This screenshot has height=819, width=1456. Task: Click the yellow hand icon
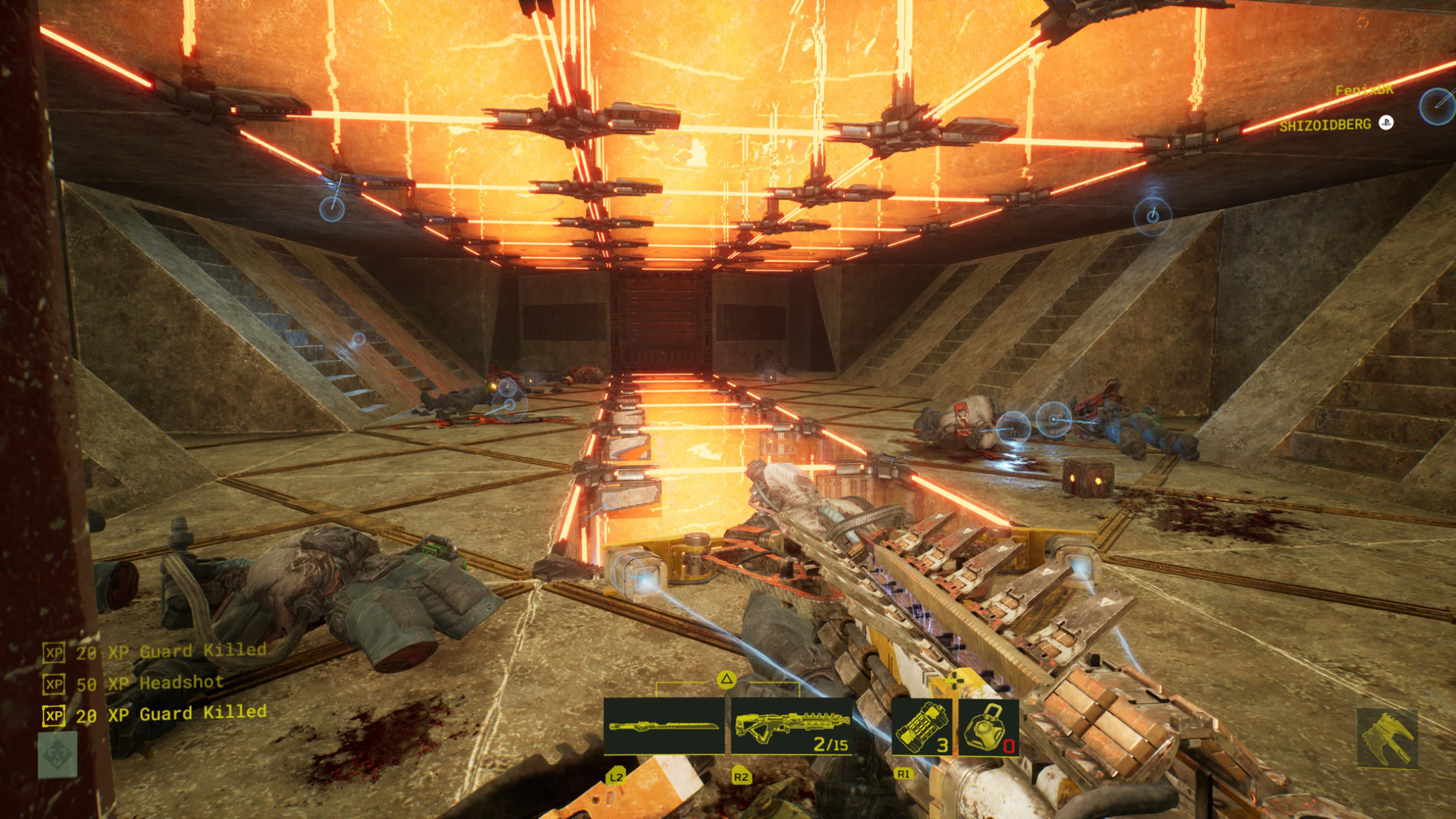click(x=1387, y=738)
